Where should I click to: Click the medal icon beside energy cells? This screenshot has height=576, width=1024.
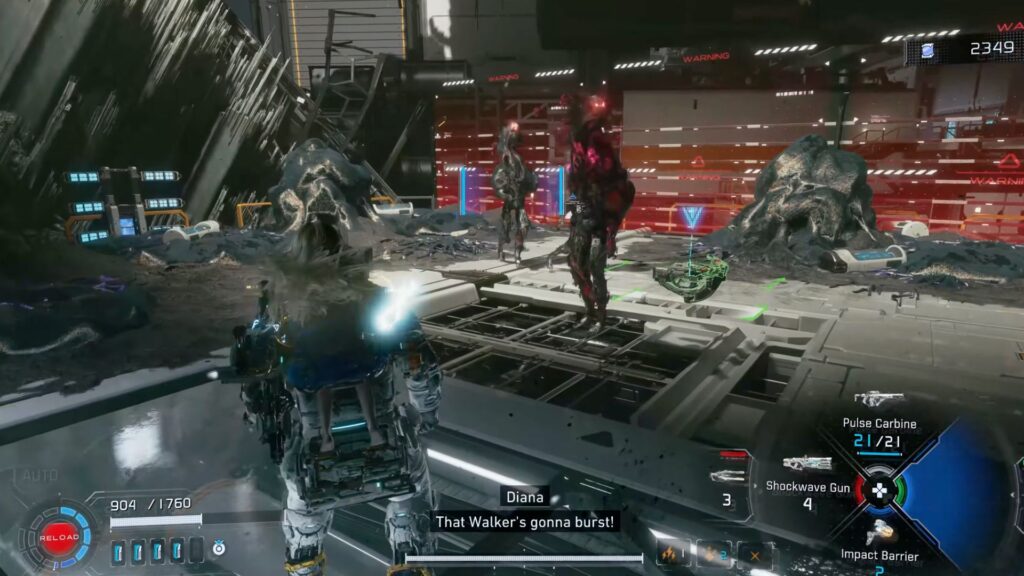click(x=219, y=548)
